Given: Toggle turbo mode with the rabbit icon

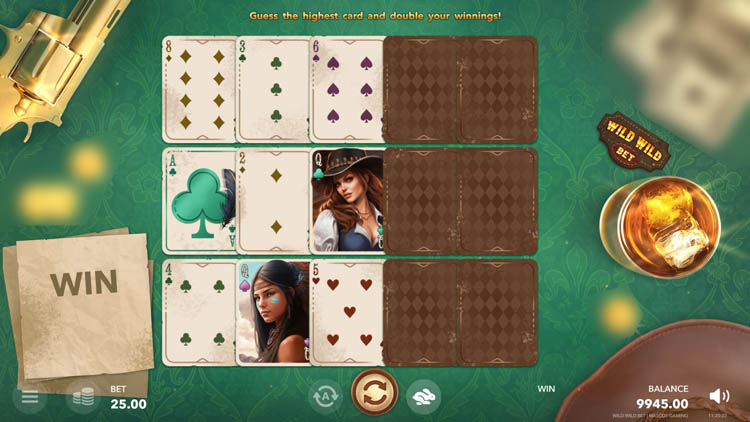Looking at the screenshot, I should pos(423,397).
